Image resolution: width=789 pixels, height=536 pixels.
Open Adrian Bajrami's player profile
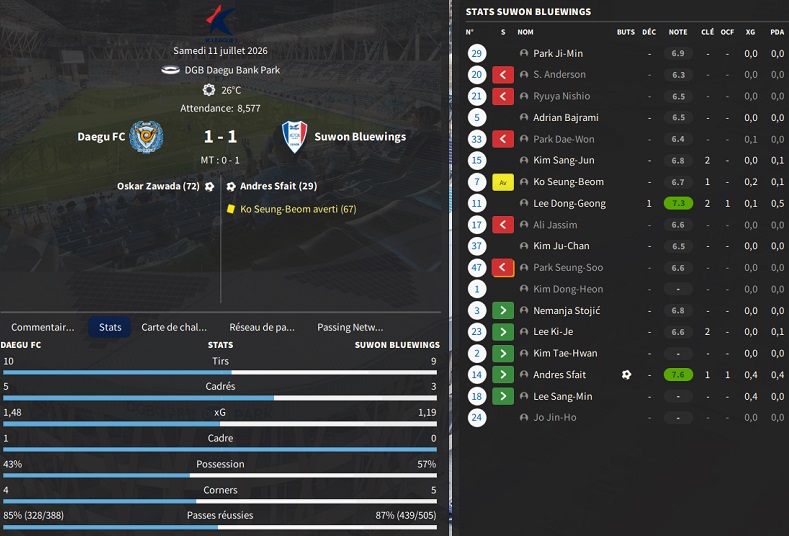pos(566,118)
